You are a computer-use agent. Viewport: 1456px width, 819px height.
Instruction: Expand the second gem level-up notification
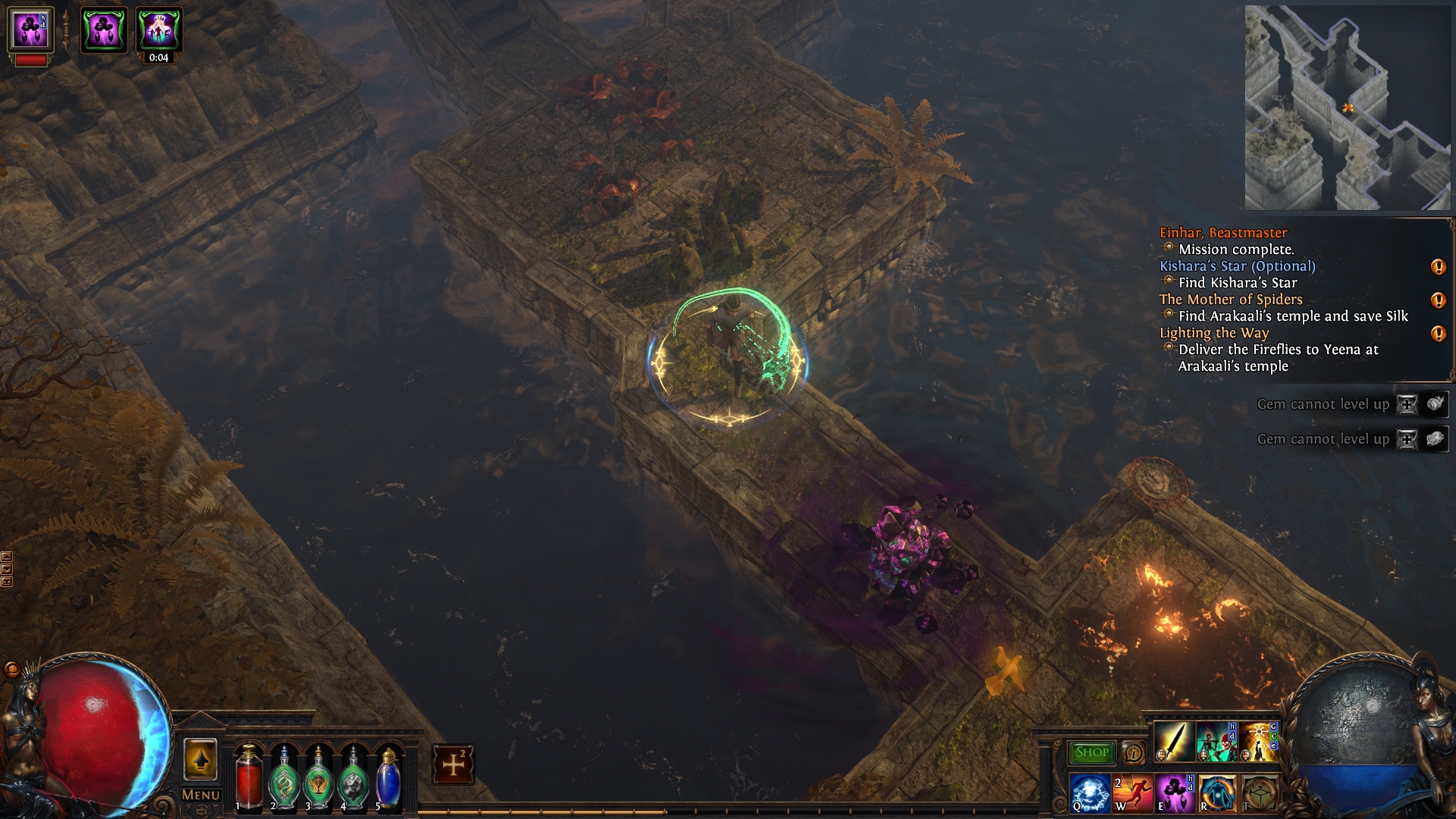[1406, 439]
